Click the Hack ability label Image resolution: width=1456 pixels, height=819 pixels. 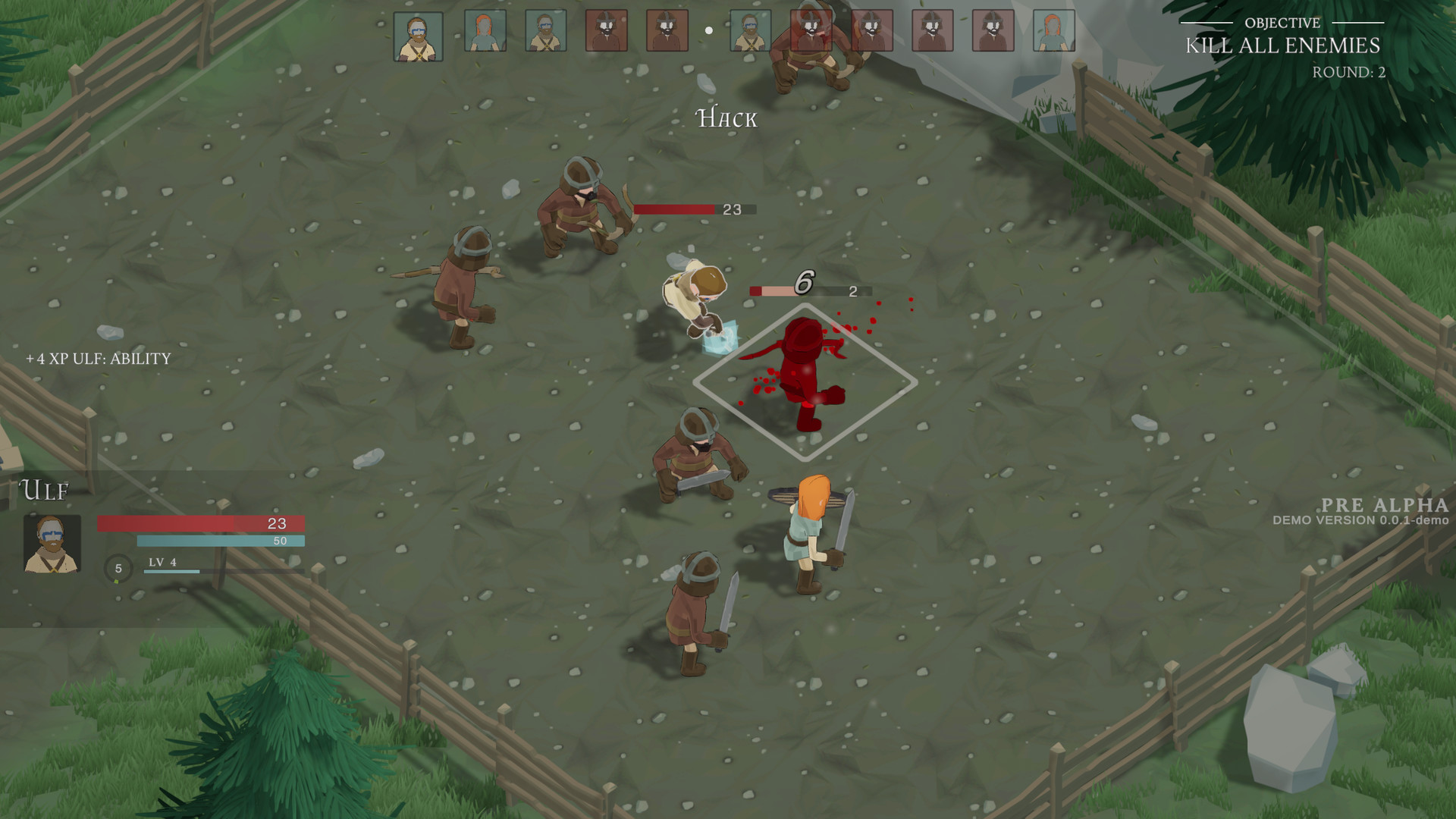(x=725, y=118)
